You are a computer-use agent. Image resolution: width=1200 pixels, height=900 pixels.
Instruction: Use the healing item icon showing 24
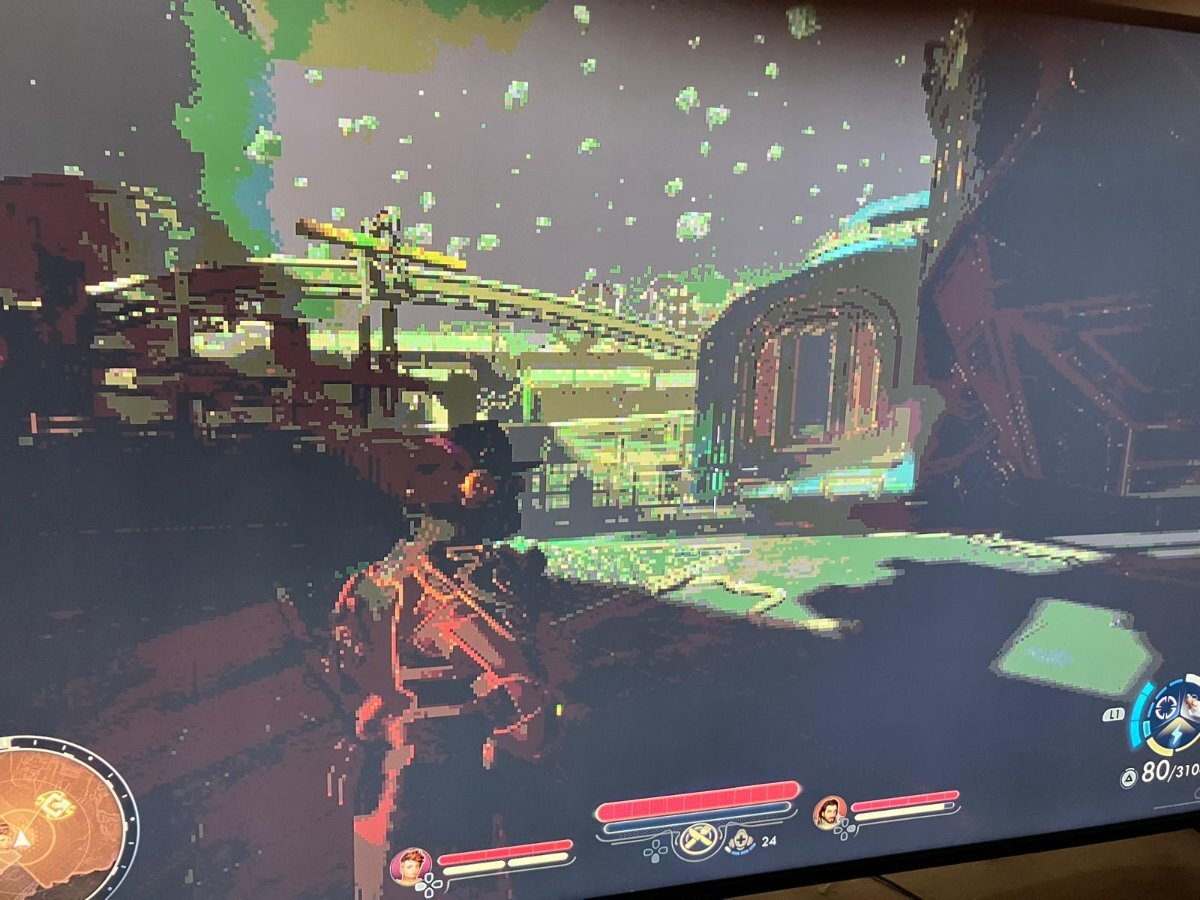(x=742, y=840)
